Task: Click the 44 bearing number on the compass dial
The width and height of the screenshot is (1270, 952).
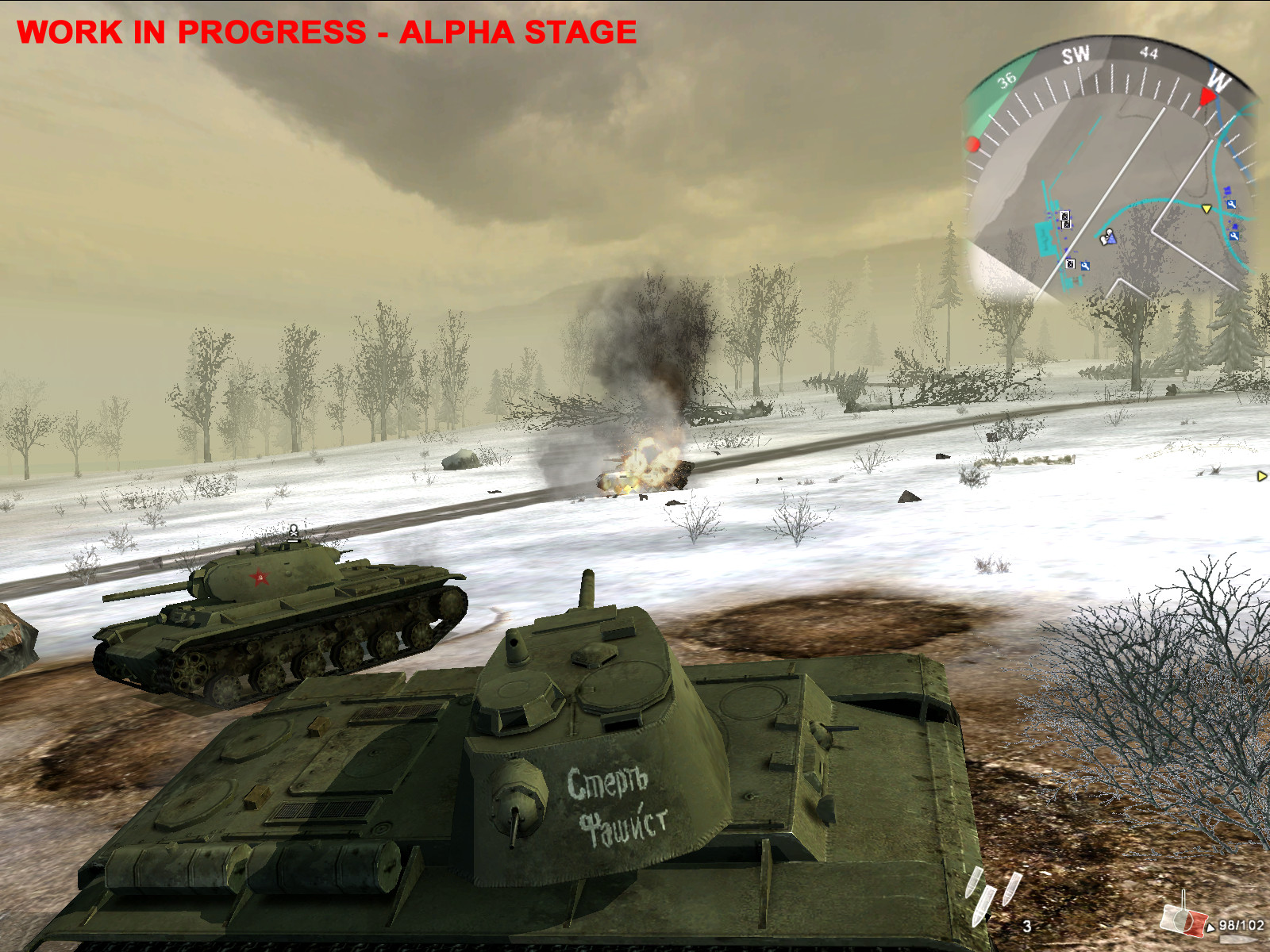Action: pyautogui.click(x=1149, y=52)
